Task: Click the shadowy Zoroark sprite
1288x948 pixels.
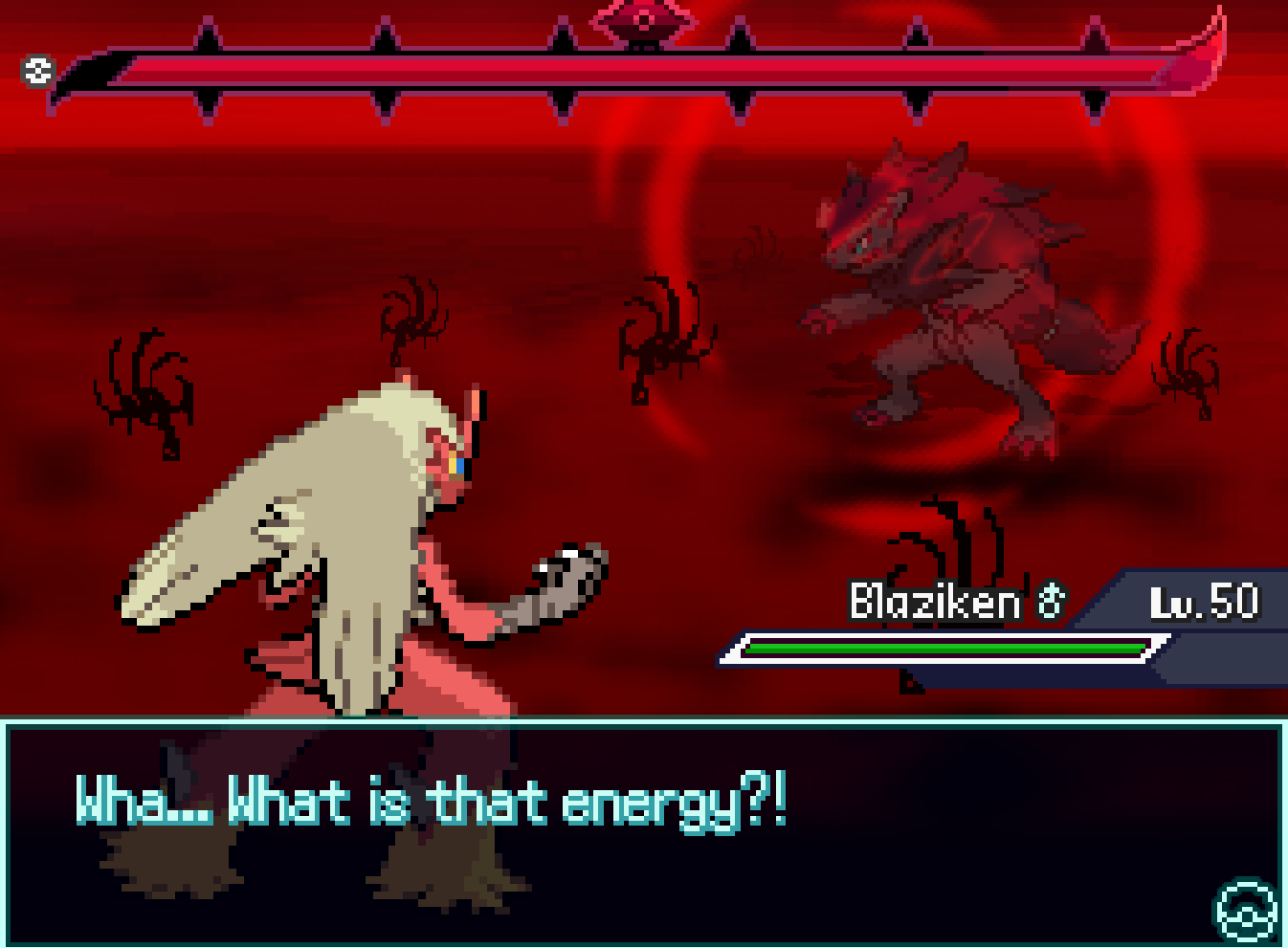Action: pyautogui.click(x=957, y=287)
